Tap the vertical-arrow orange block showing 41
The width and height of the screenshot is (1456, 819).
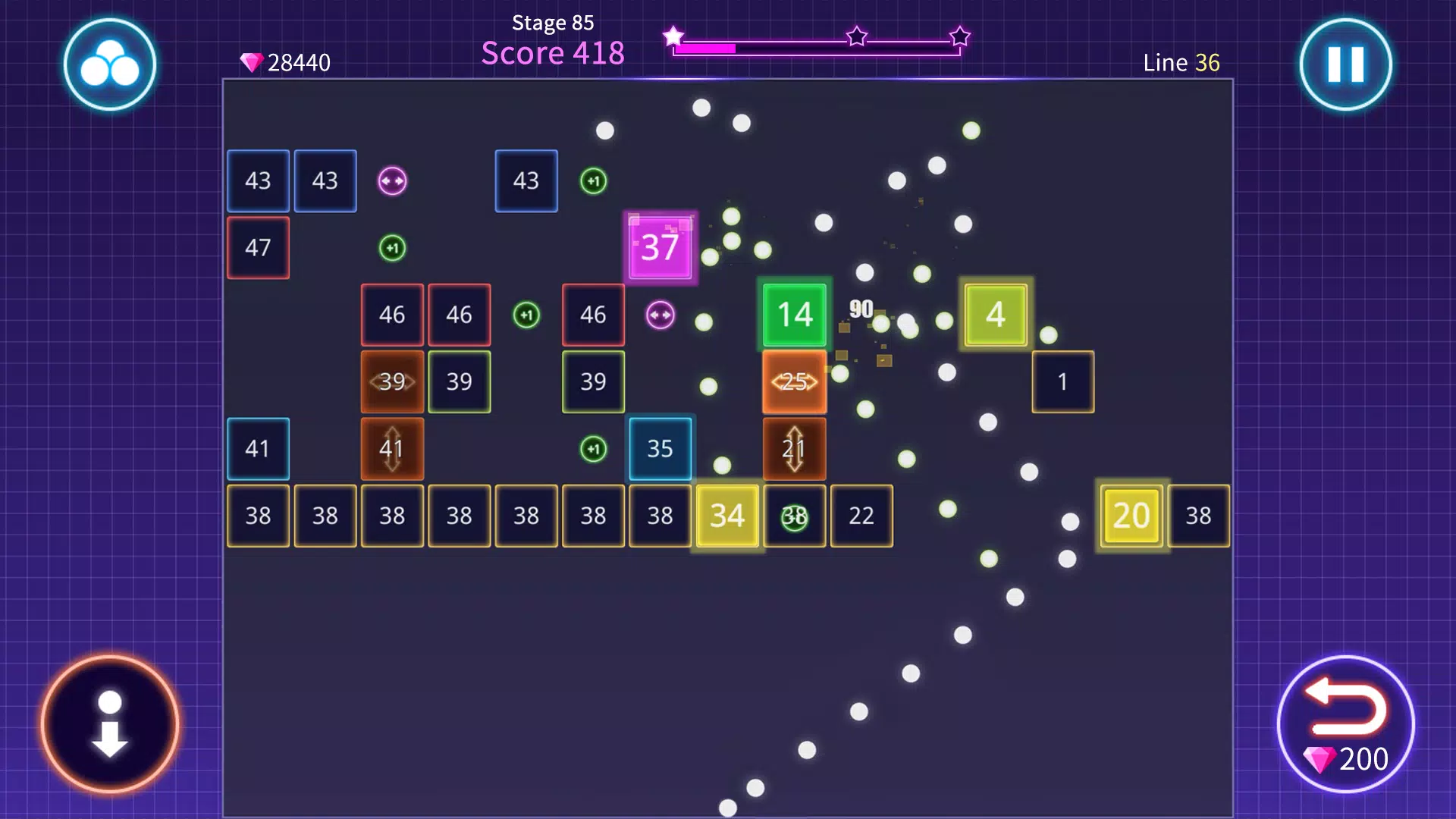pos(392,449)
